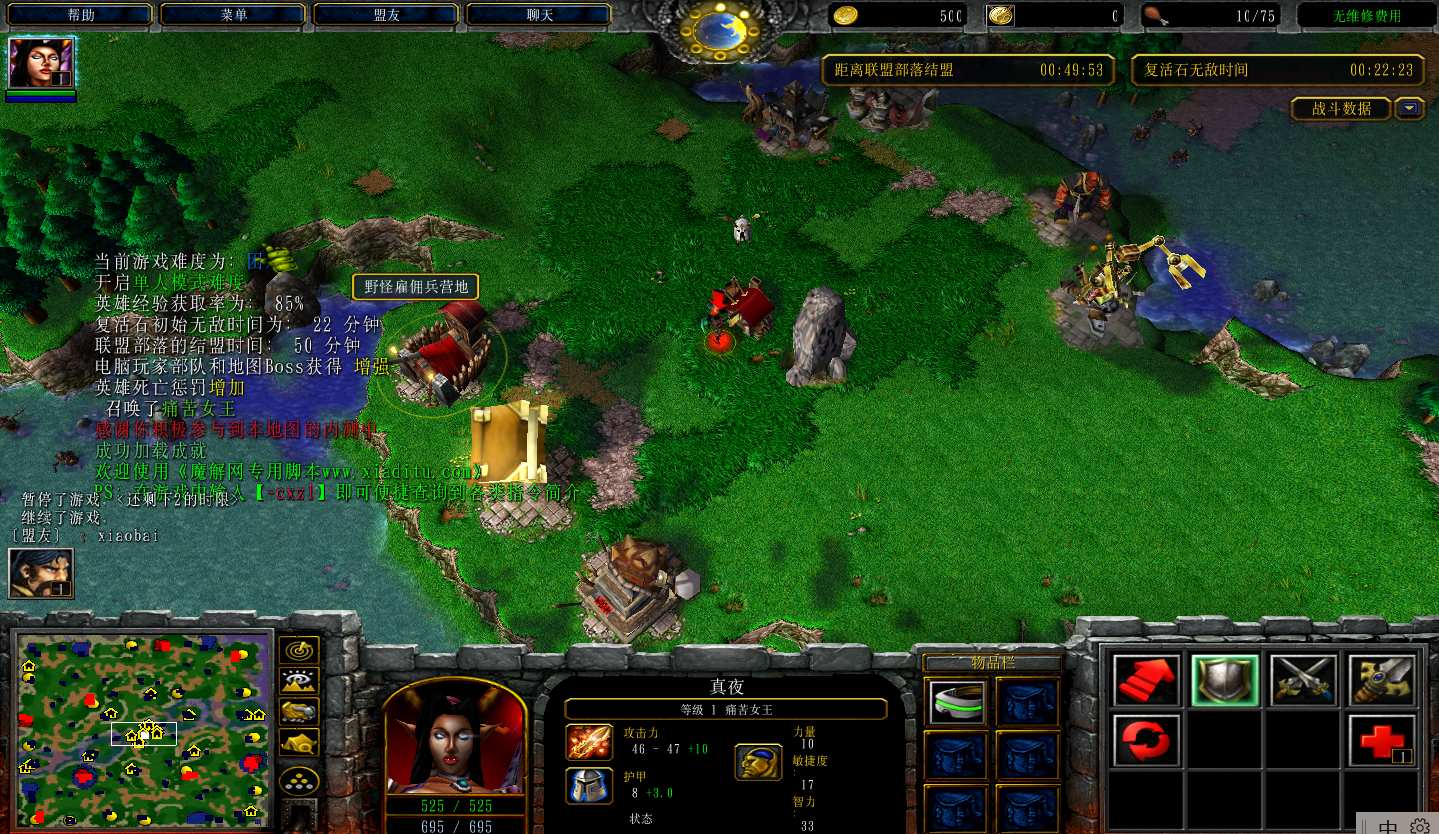Choose the highlighted shield command
The height and width of the screenshot is (834, 1439).
[x=1225, y=680]
